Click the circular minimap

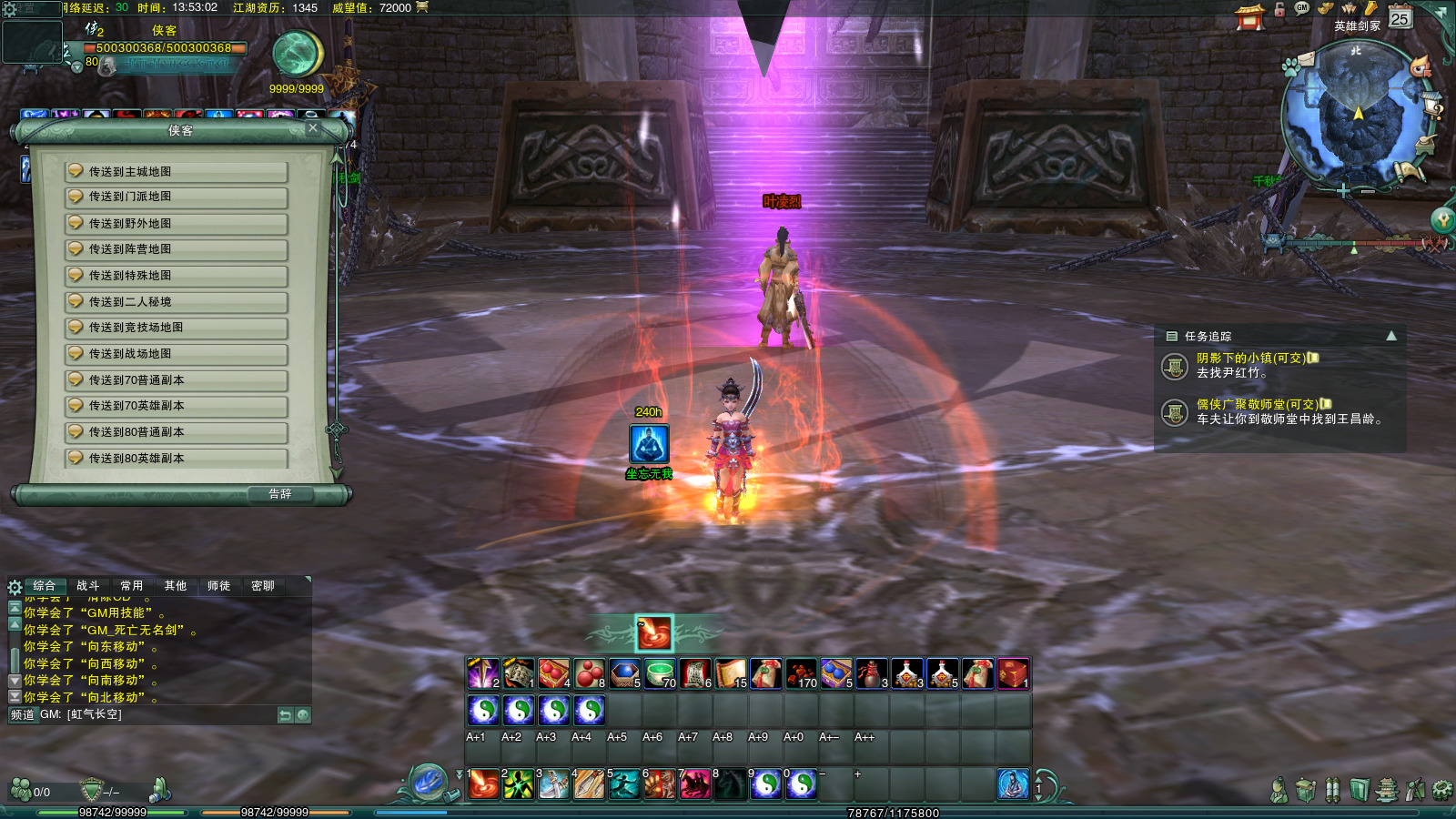tap(1356, 116)
